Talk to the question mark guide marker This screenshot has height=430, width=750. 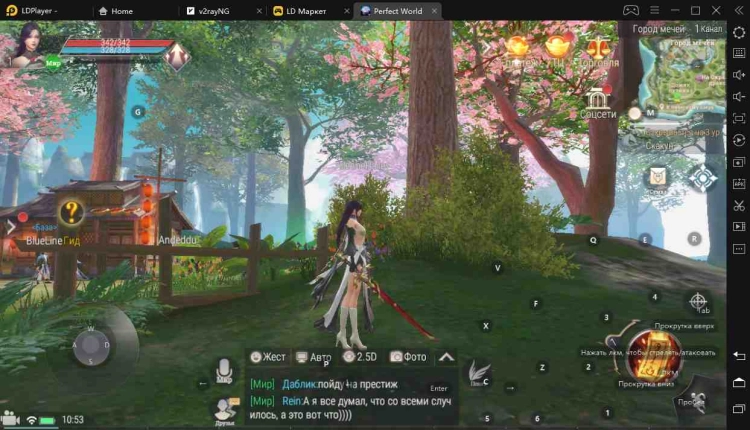click(x=70, y=212)
